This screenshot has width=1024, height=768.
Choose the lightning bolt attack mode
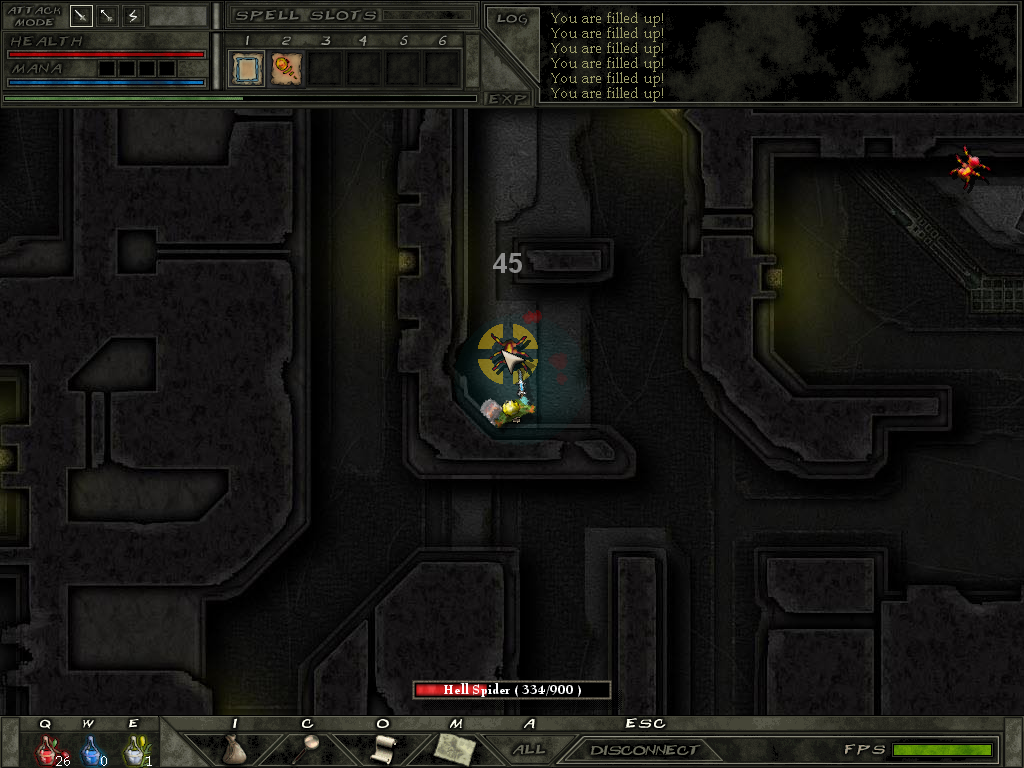pos(133,16)
